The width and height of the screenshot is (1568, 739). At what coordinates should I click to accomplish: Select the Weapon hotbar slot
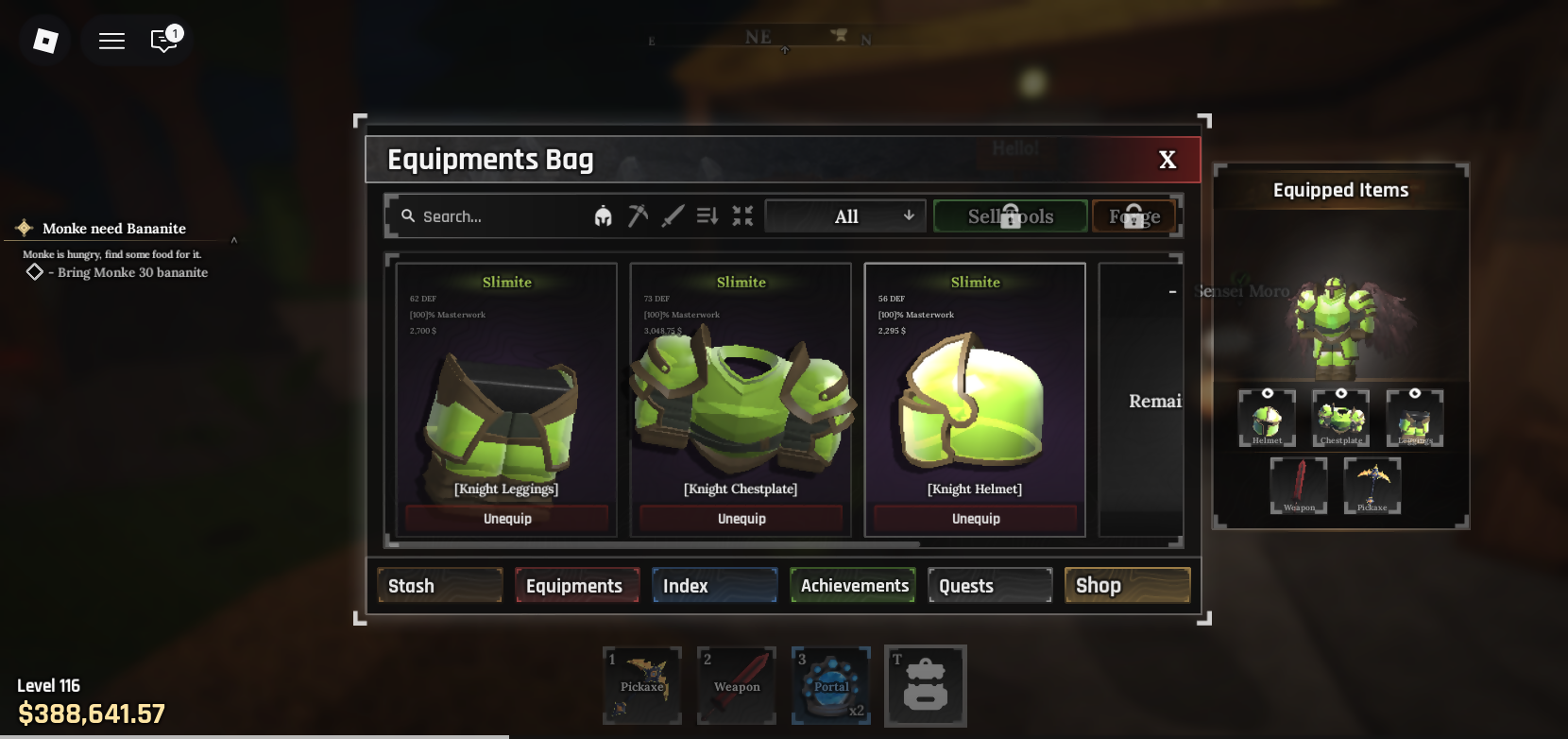click(737, 686)
